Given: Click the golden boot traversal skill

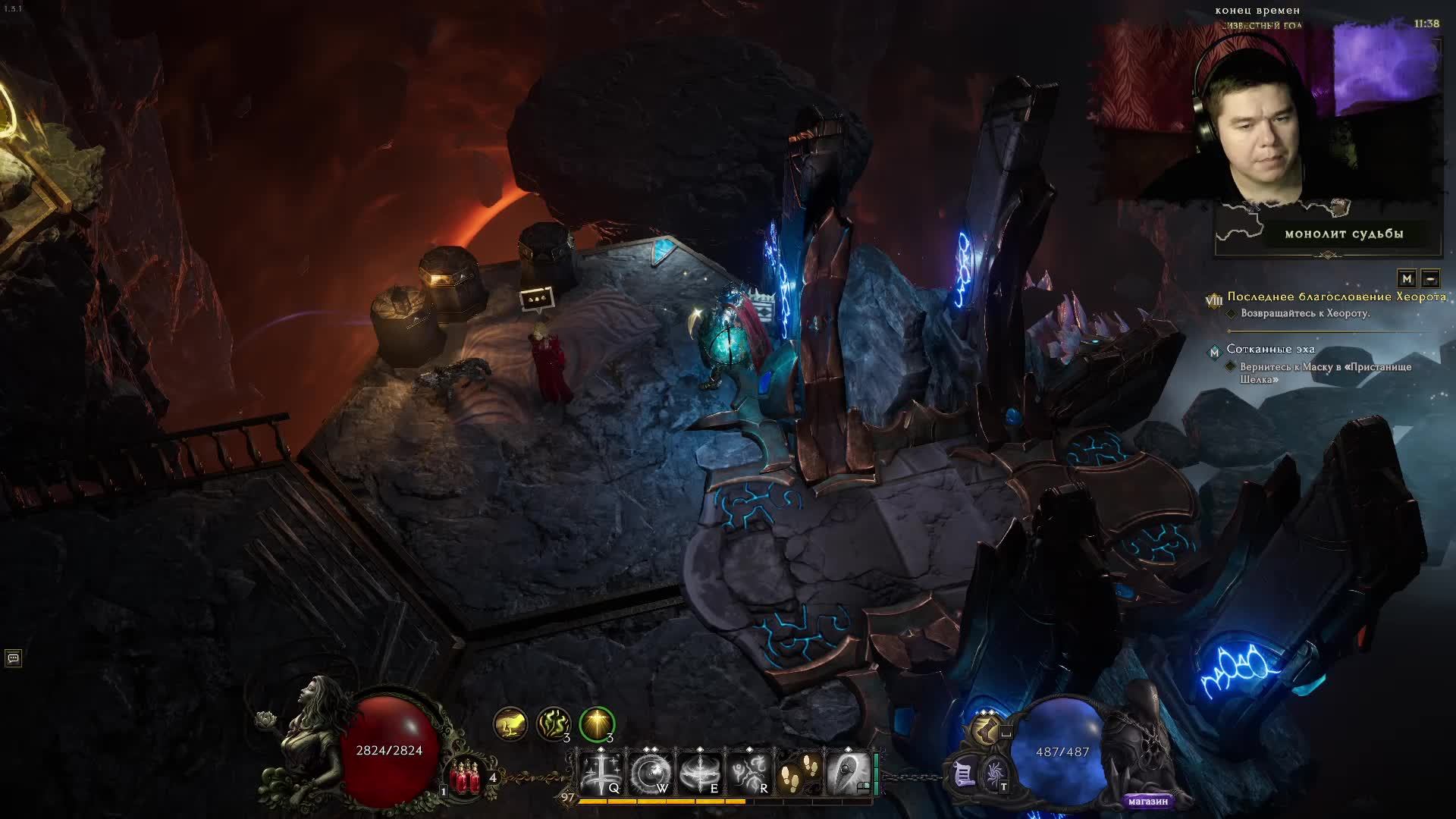Looking at the screenshot, I should 985,731.
